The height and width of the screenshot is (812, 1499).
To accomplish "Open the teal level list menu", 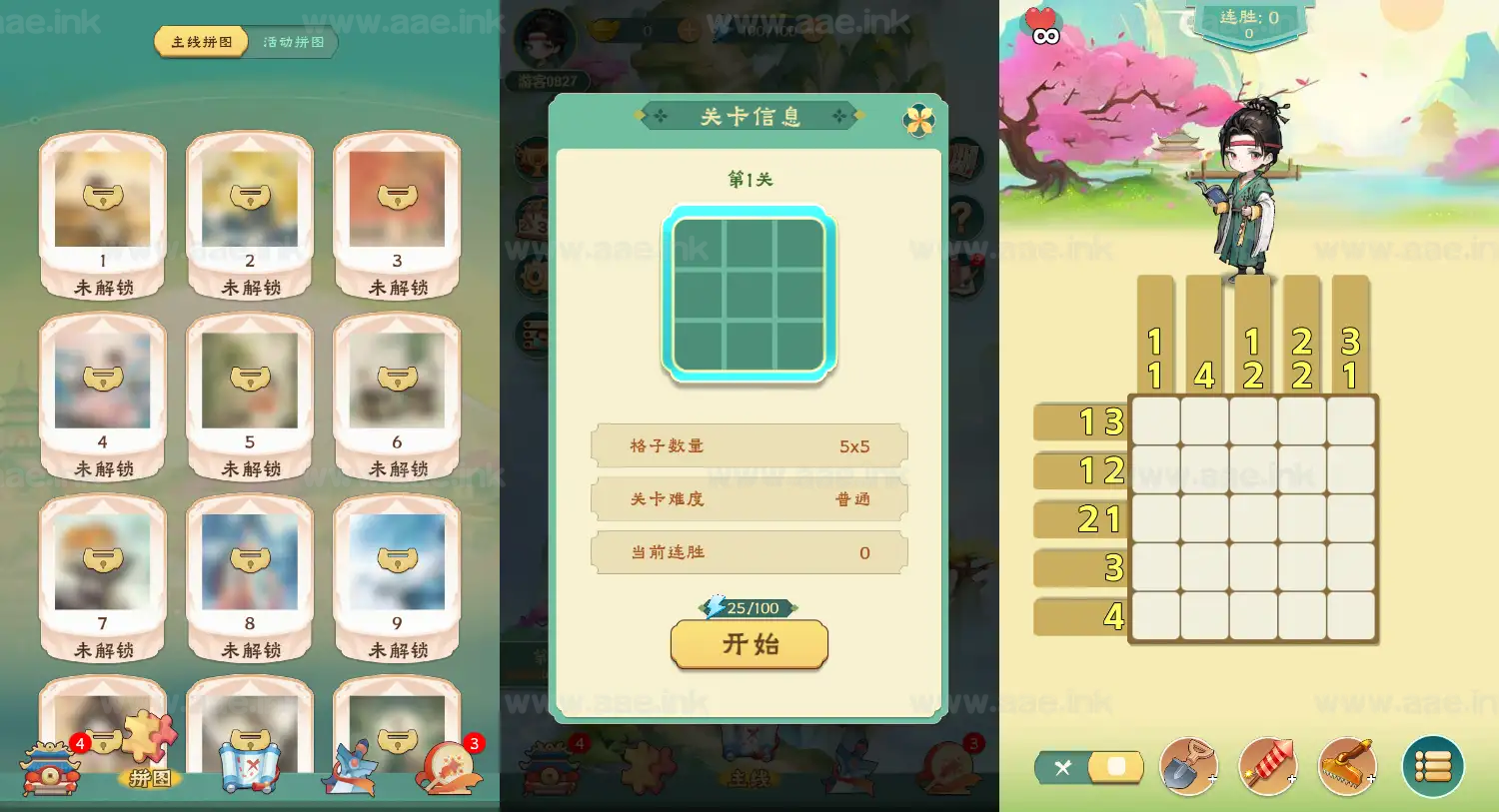I will pyautogui.click(x=1433, y=767).
